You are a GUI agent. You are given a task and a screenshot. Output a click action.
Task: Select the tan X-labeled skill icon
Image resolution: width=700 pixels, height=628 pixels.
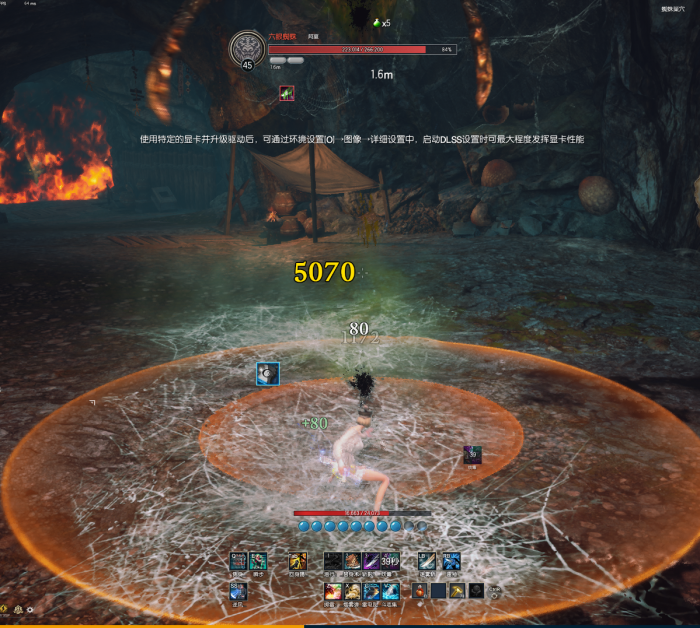pos(352,591)
